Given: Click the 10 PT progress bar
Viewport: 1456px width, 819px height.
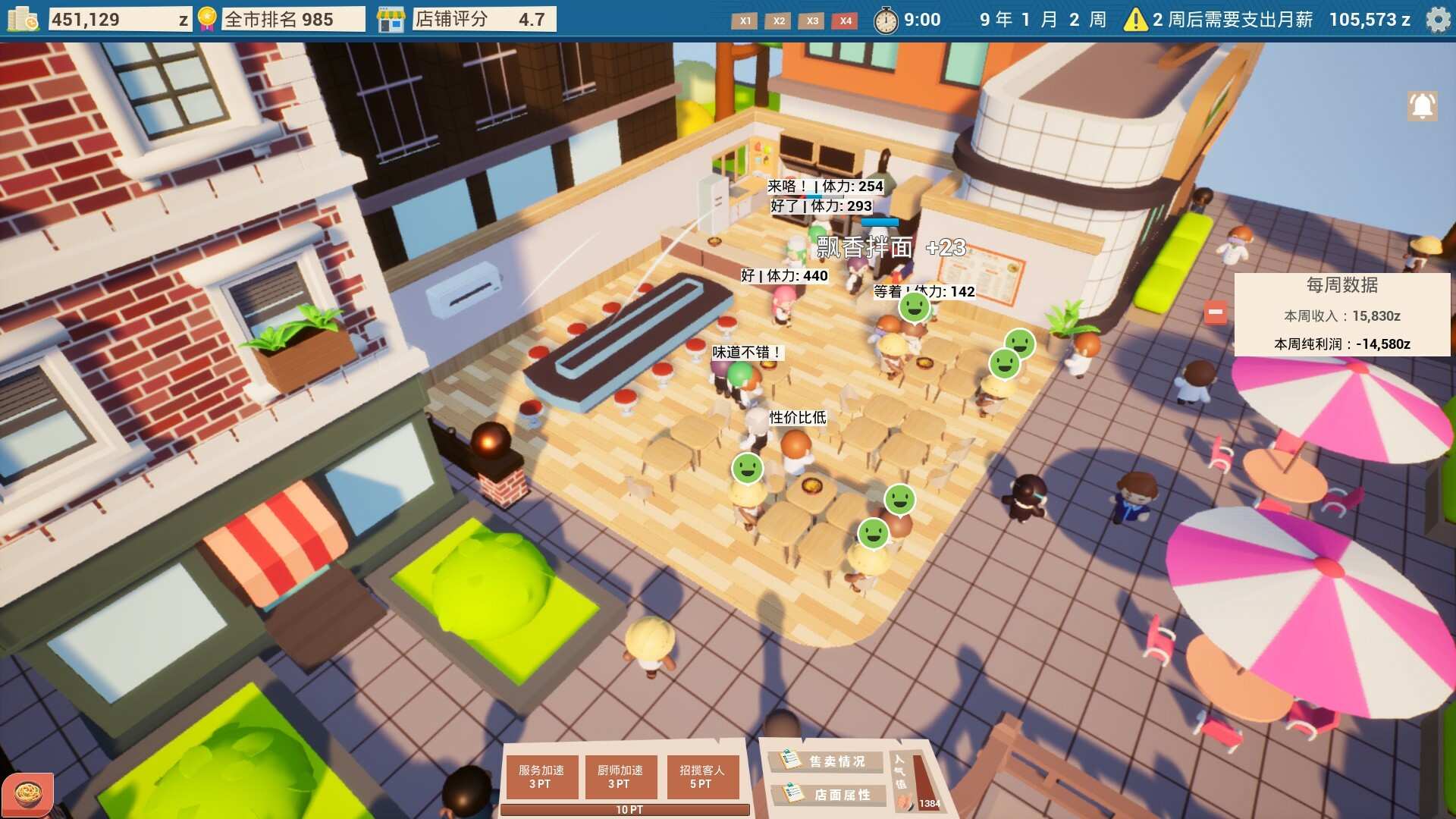Looking at the screenshot, I should pos(629,810).
